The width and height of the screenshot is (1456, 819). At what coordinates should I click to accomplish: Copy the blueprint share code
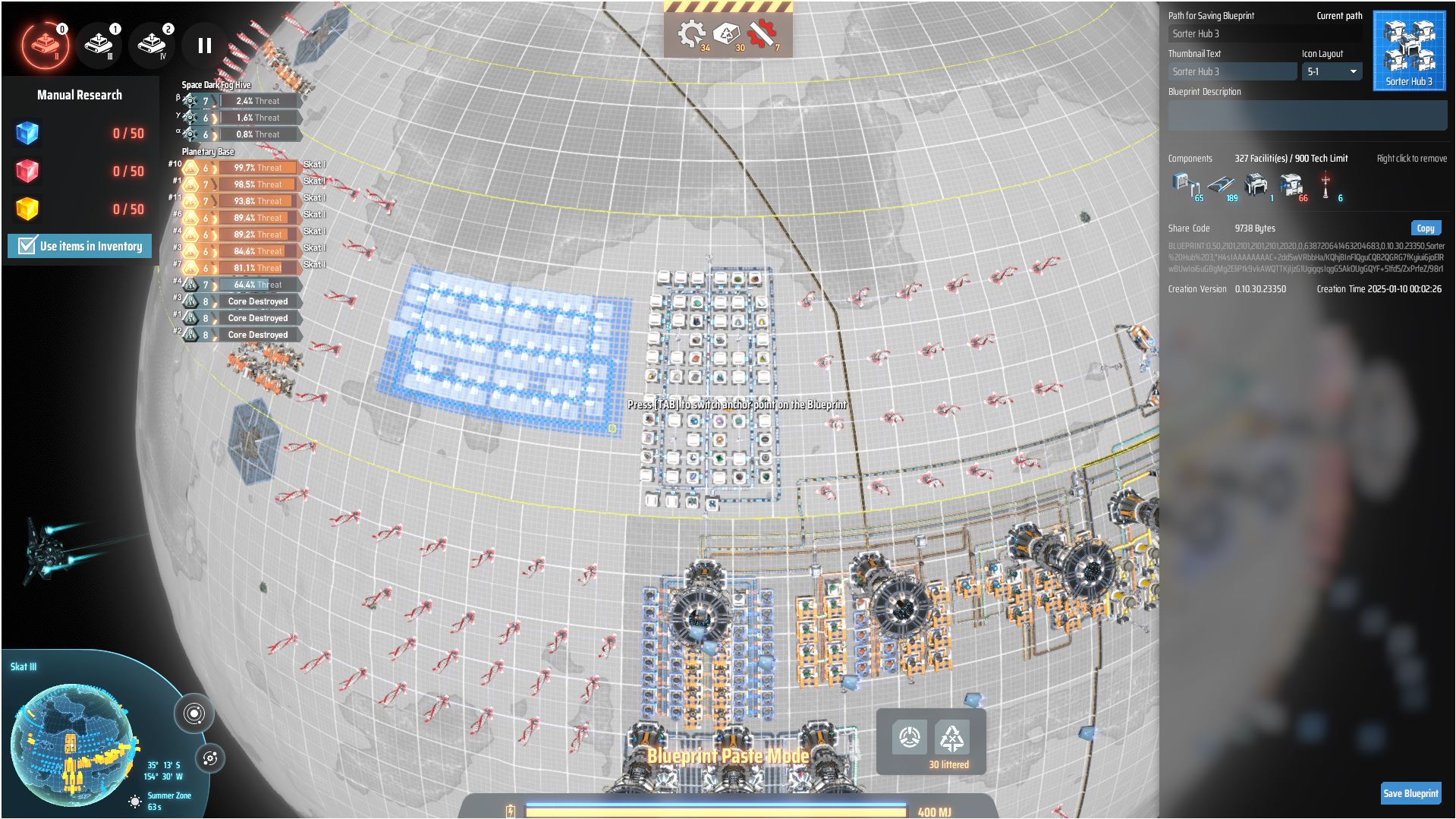pyautogui.click(x=1426, y=228)
